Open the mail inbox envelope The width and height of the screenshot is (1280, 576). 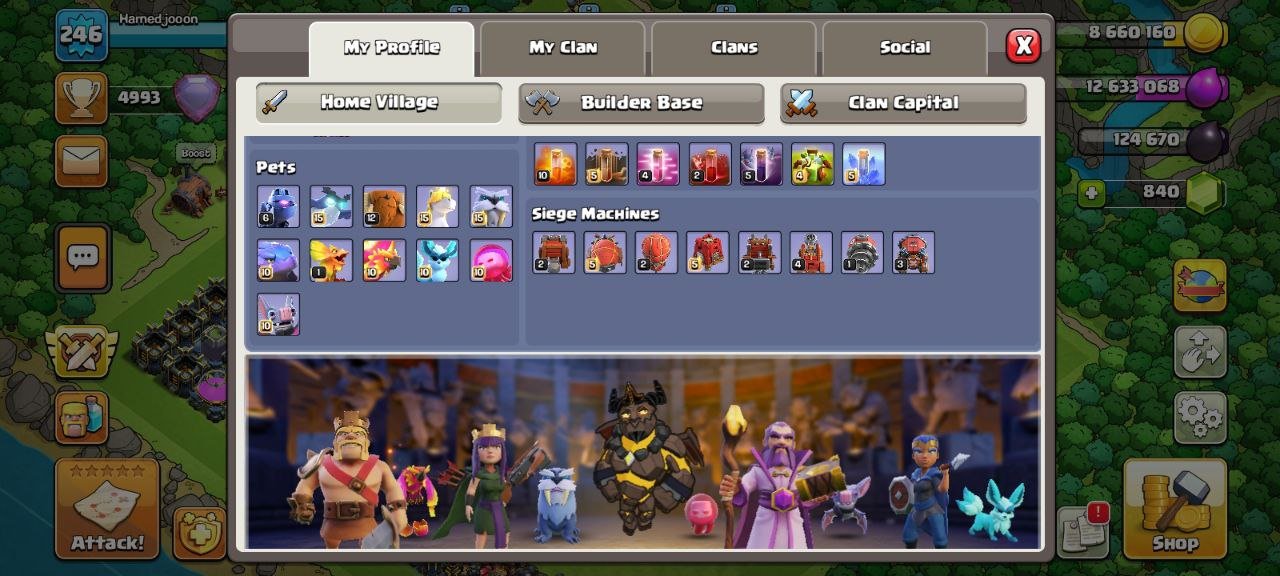81,161
